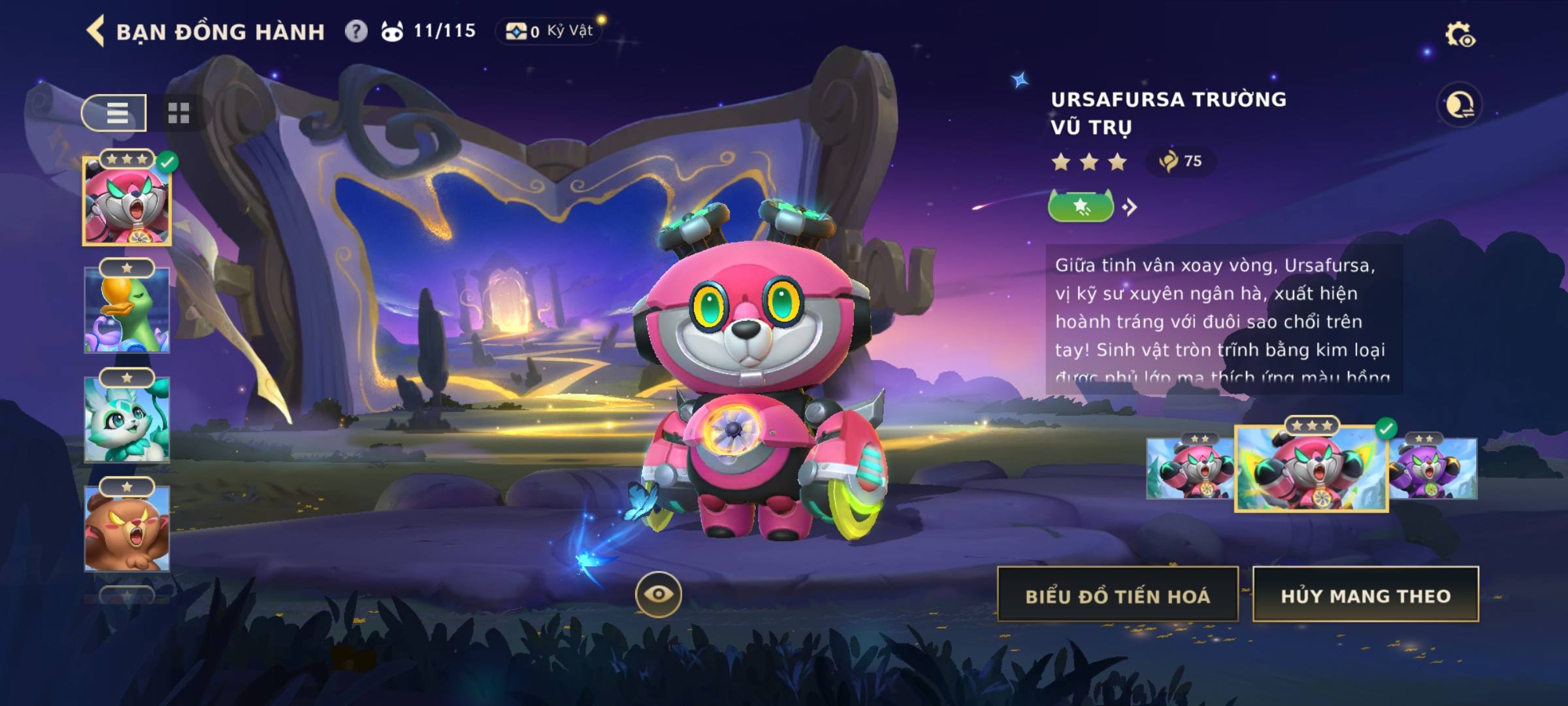View the 75 star shard cost
The width and height of the screenshot is (1568, 706).
1181,161
